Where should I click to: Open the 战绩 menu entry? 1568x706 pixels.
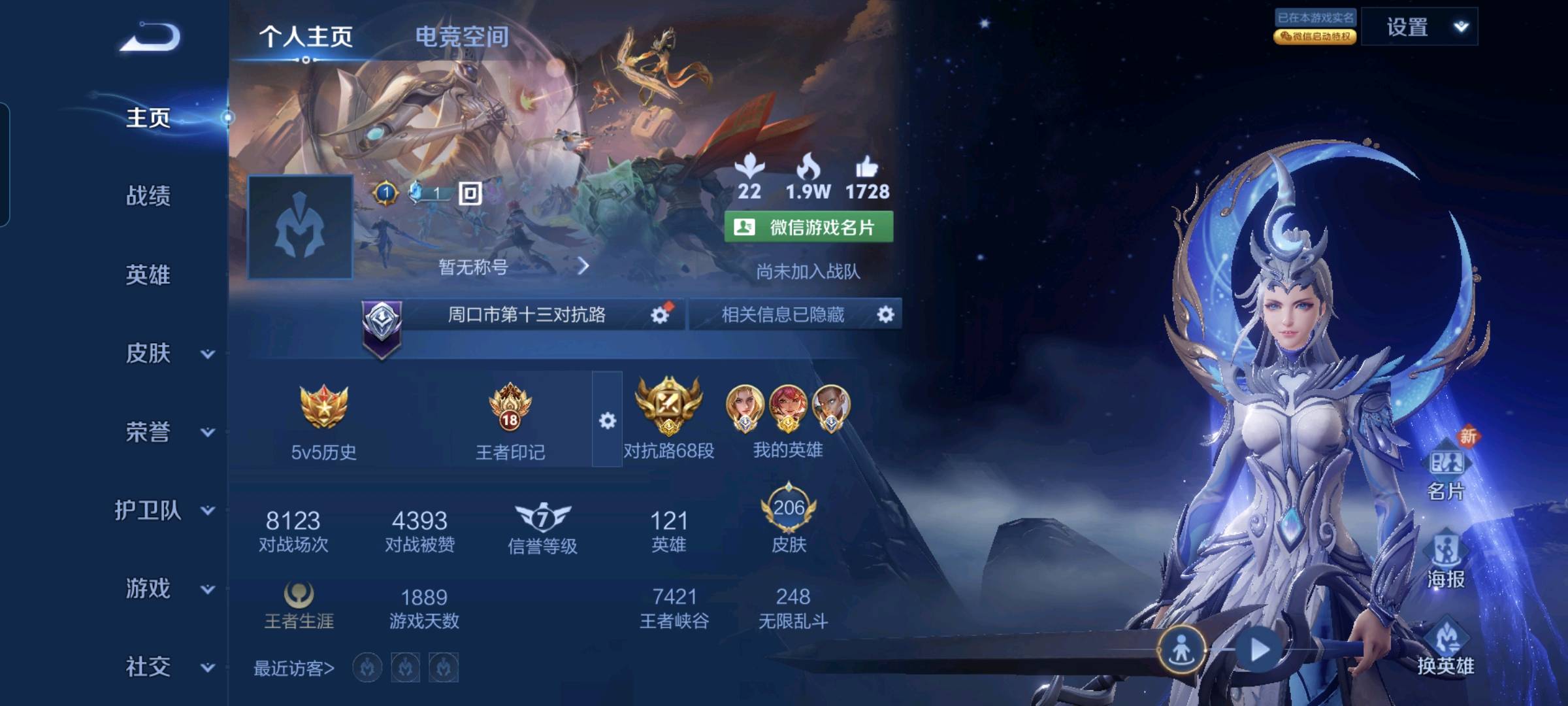coord(148,195)
